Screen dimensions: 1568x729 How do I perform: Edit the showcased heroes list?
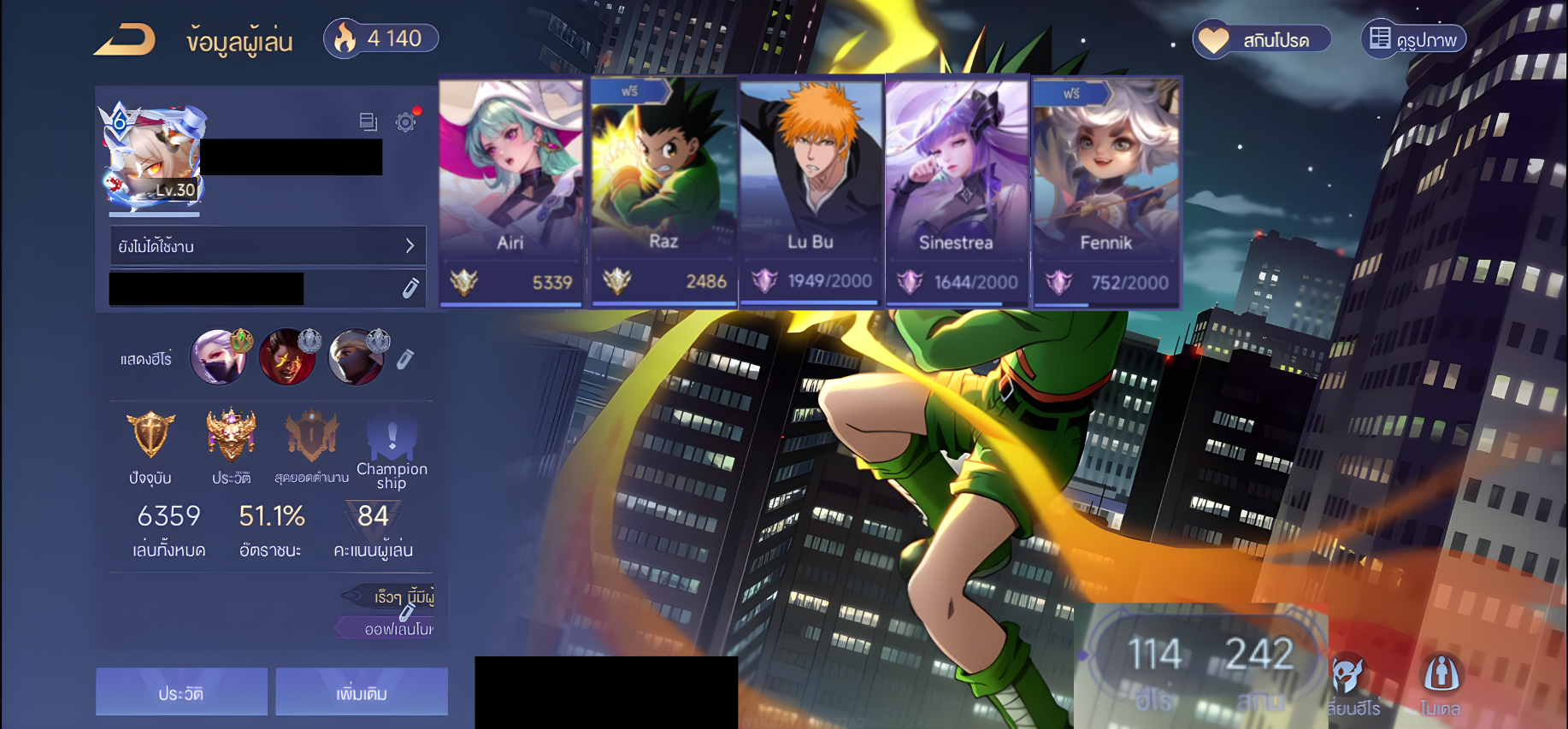pos(405,359)
